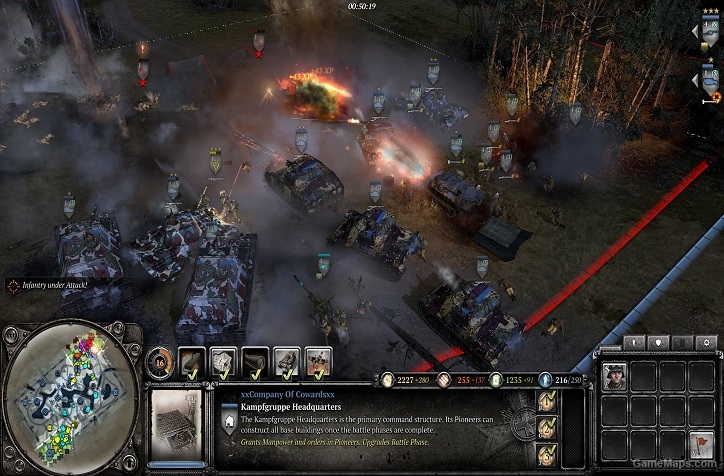Select the Battle Phase 2 upgrade

(x=548, y=427)
